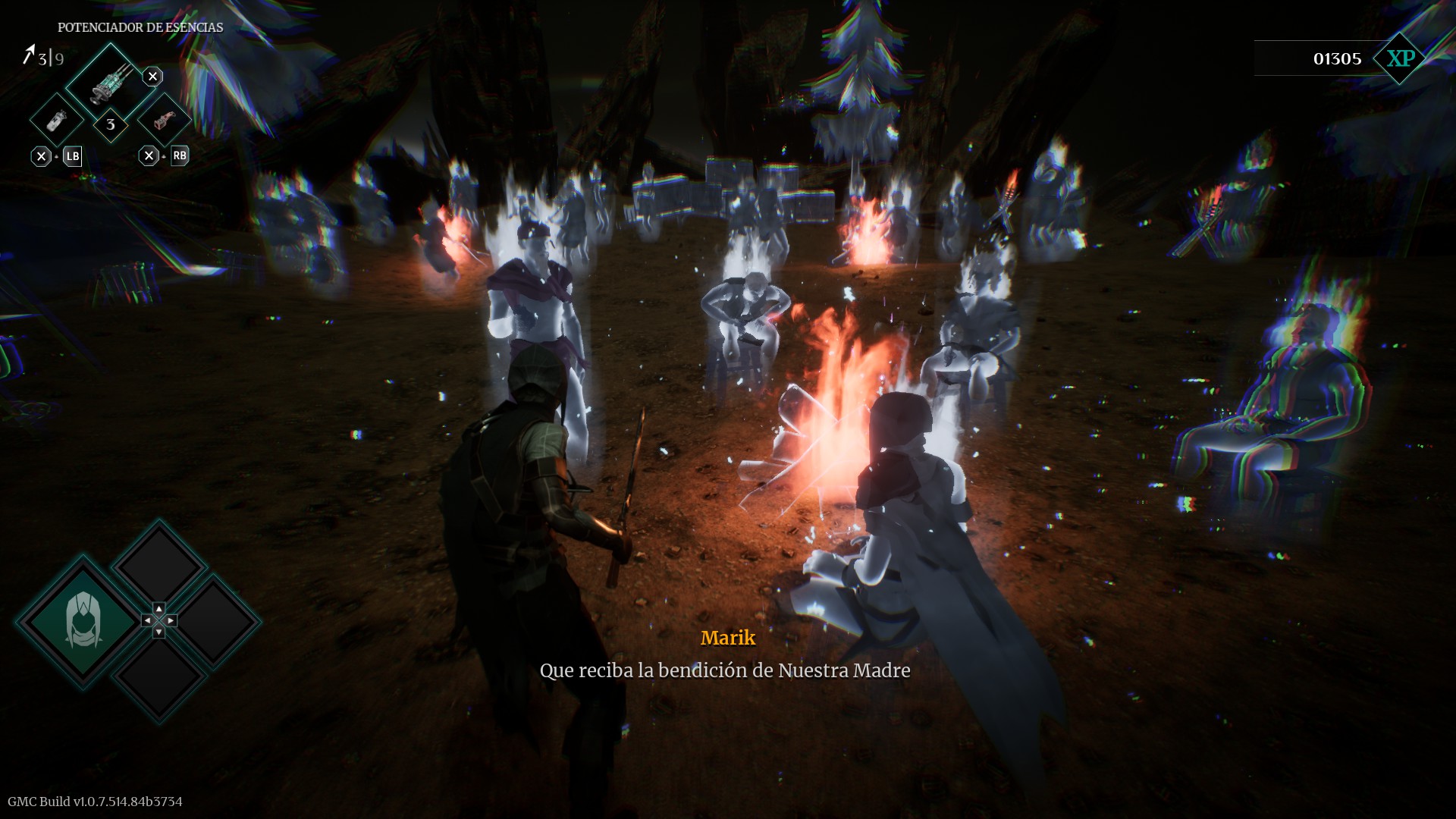Select the pink device item slot
The width and height of the screenshot is (1456, 819).
click(164, 121)
